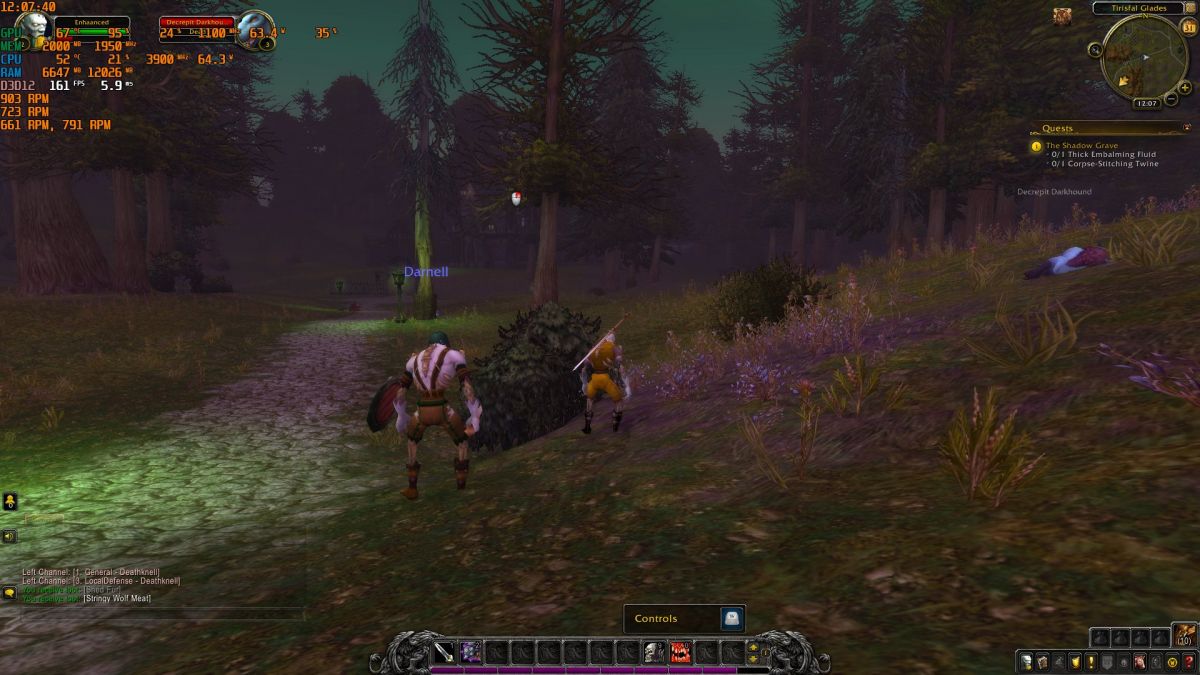The width and height of the screenshot is (1200, 675).
Task: Open the character info micro button
Action: tap(1025, 661)
